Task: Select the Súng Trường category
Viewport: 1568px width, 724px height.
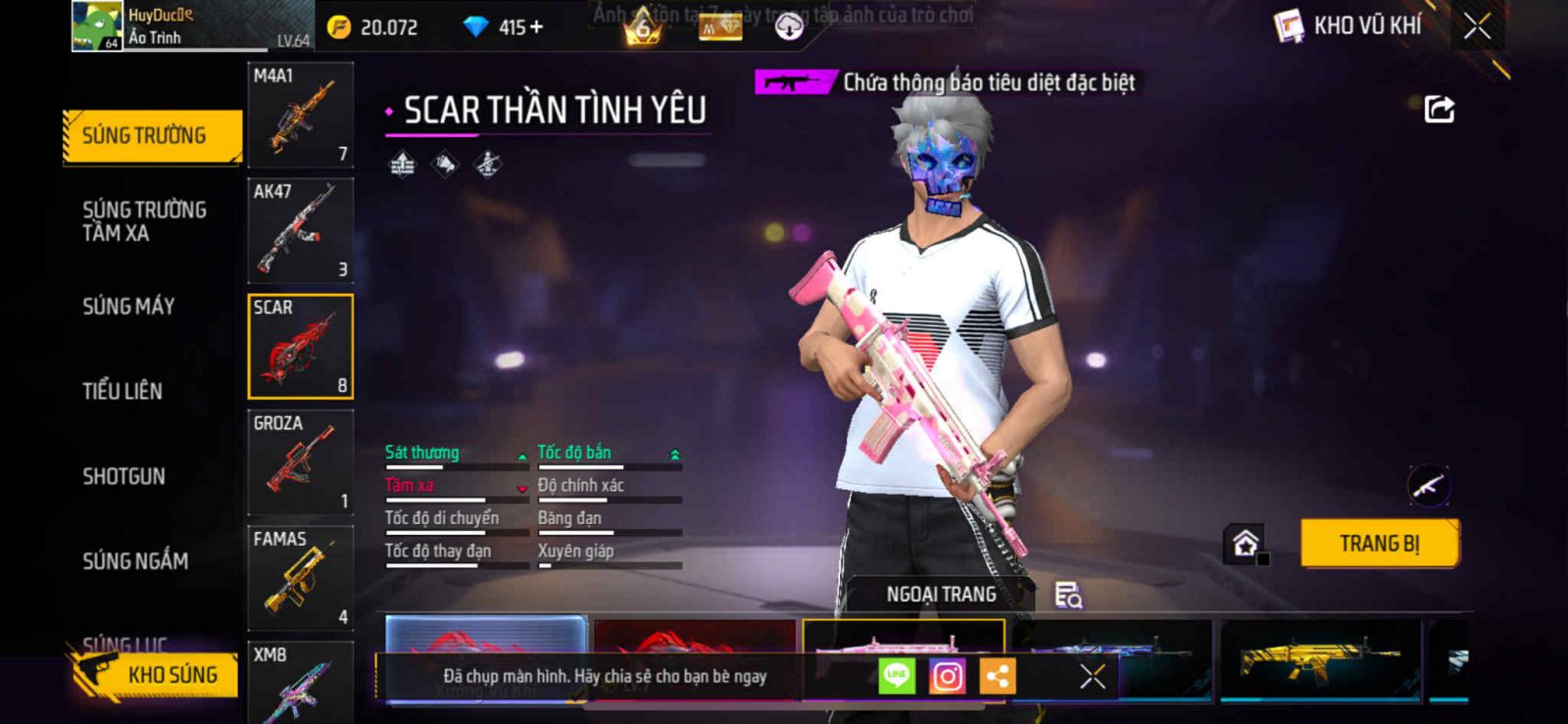Action: point(151,135)
